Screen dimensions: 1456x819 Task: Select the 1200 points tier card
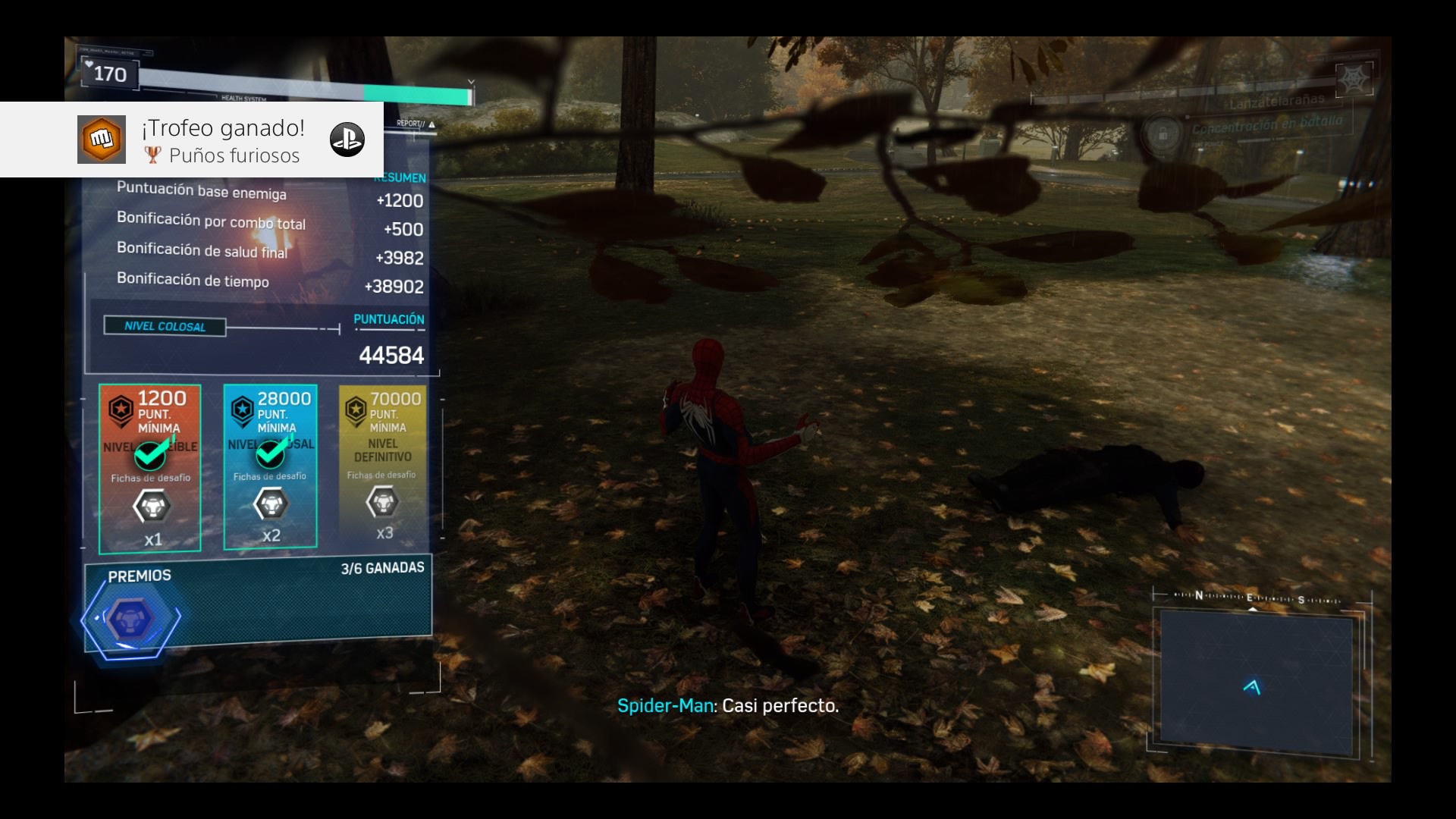150,468
